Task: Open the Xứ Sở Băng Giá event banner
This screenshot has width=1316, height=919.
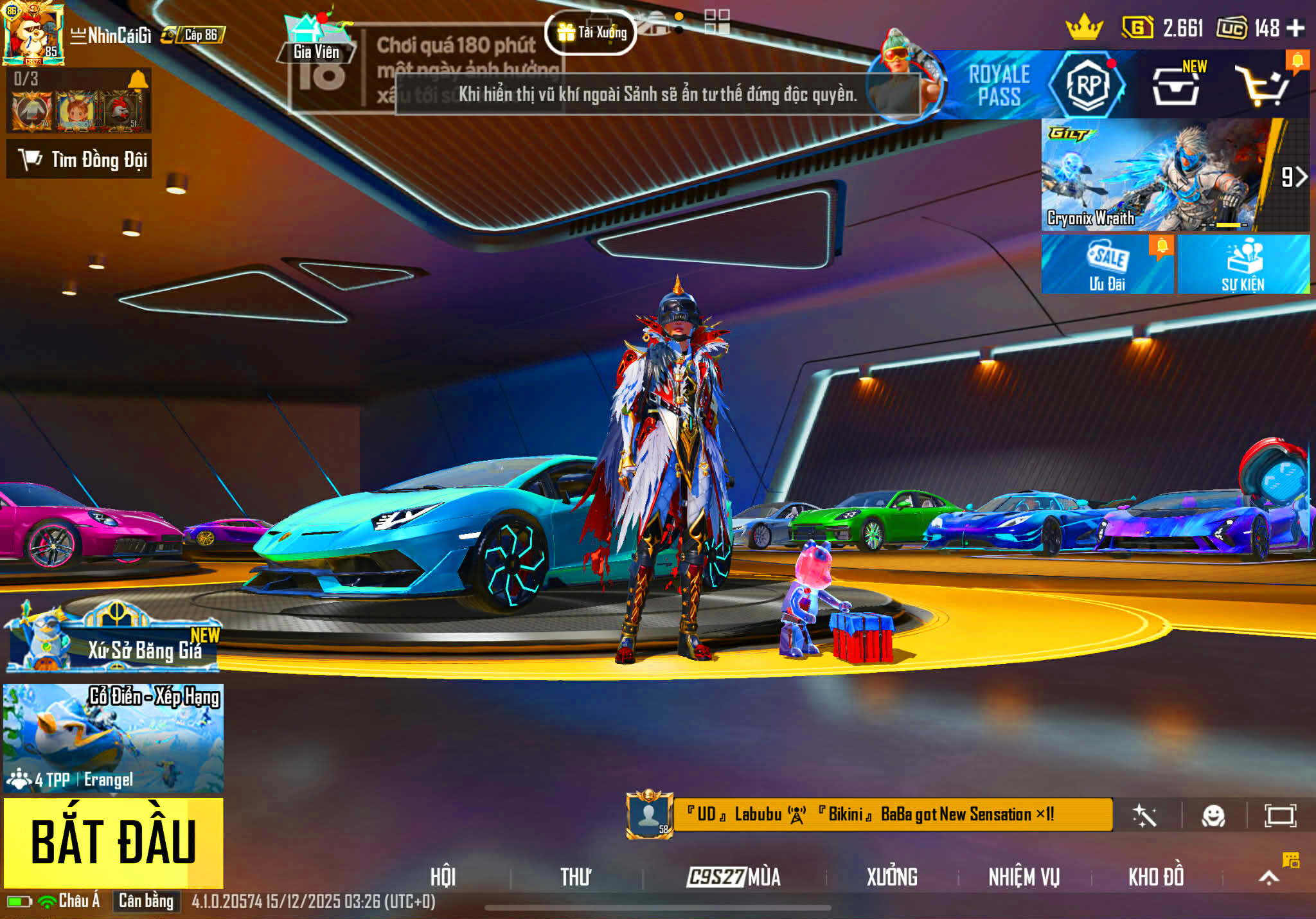Action: coord(113,640)
